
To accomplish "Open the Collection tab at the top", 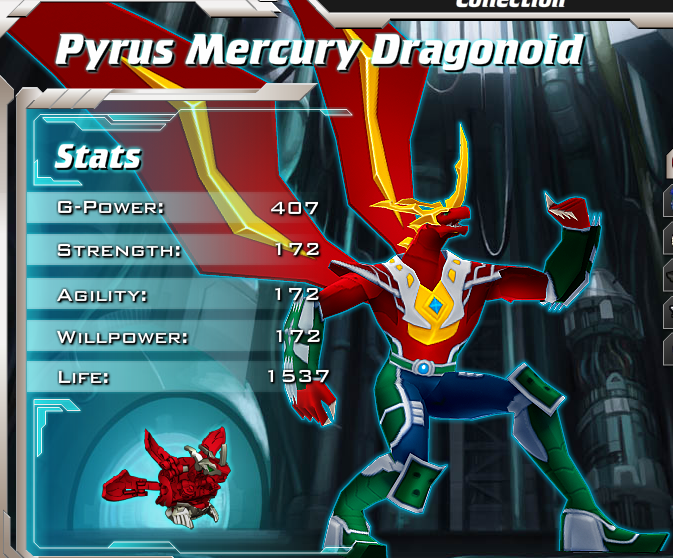I will click(x=509, y=4).
